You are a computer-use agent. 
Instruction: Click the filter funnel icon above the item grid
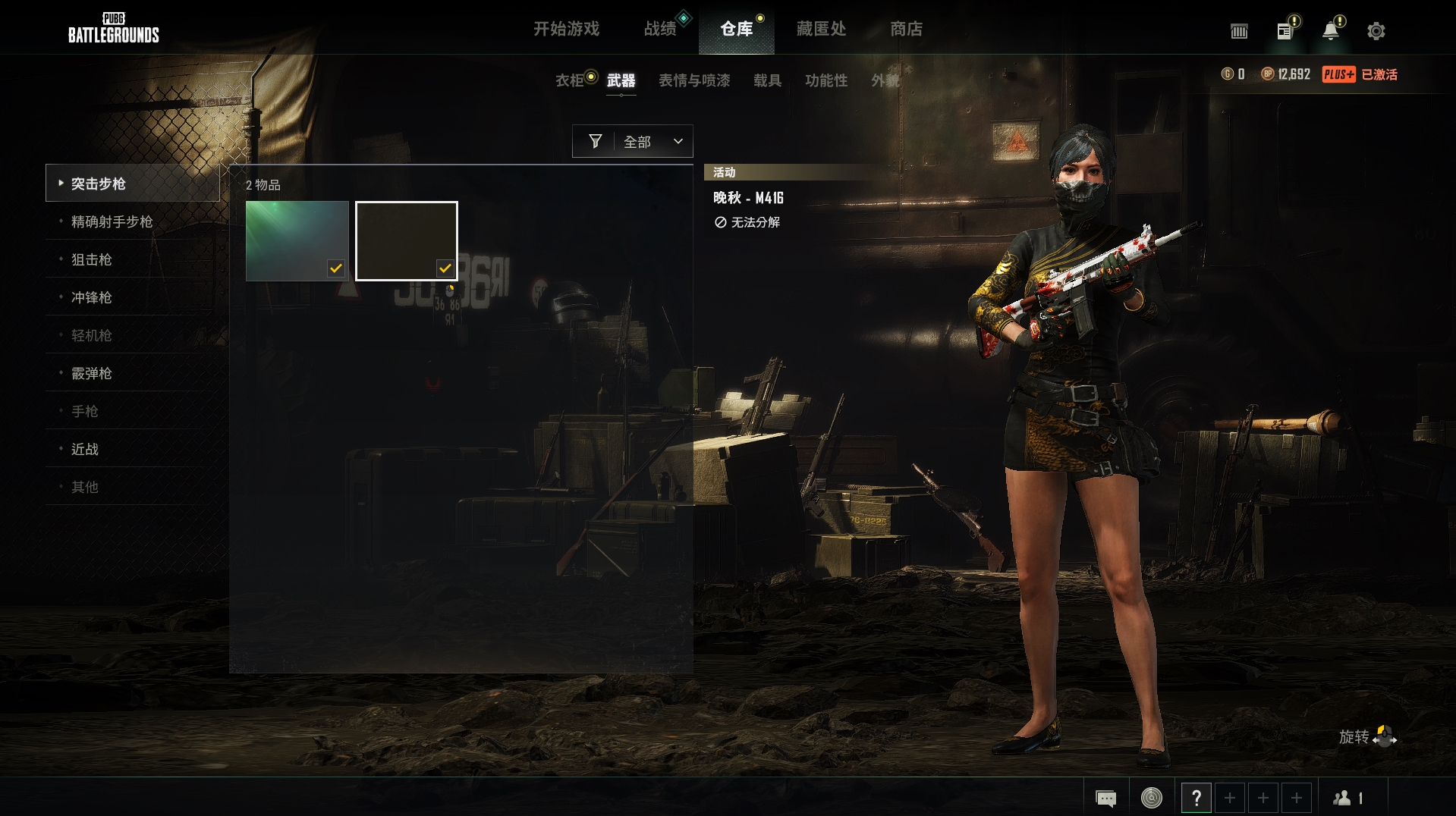coord(596,140)
